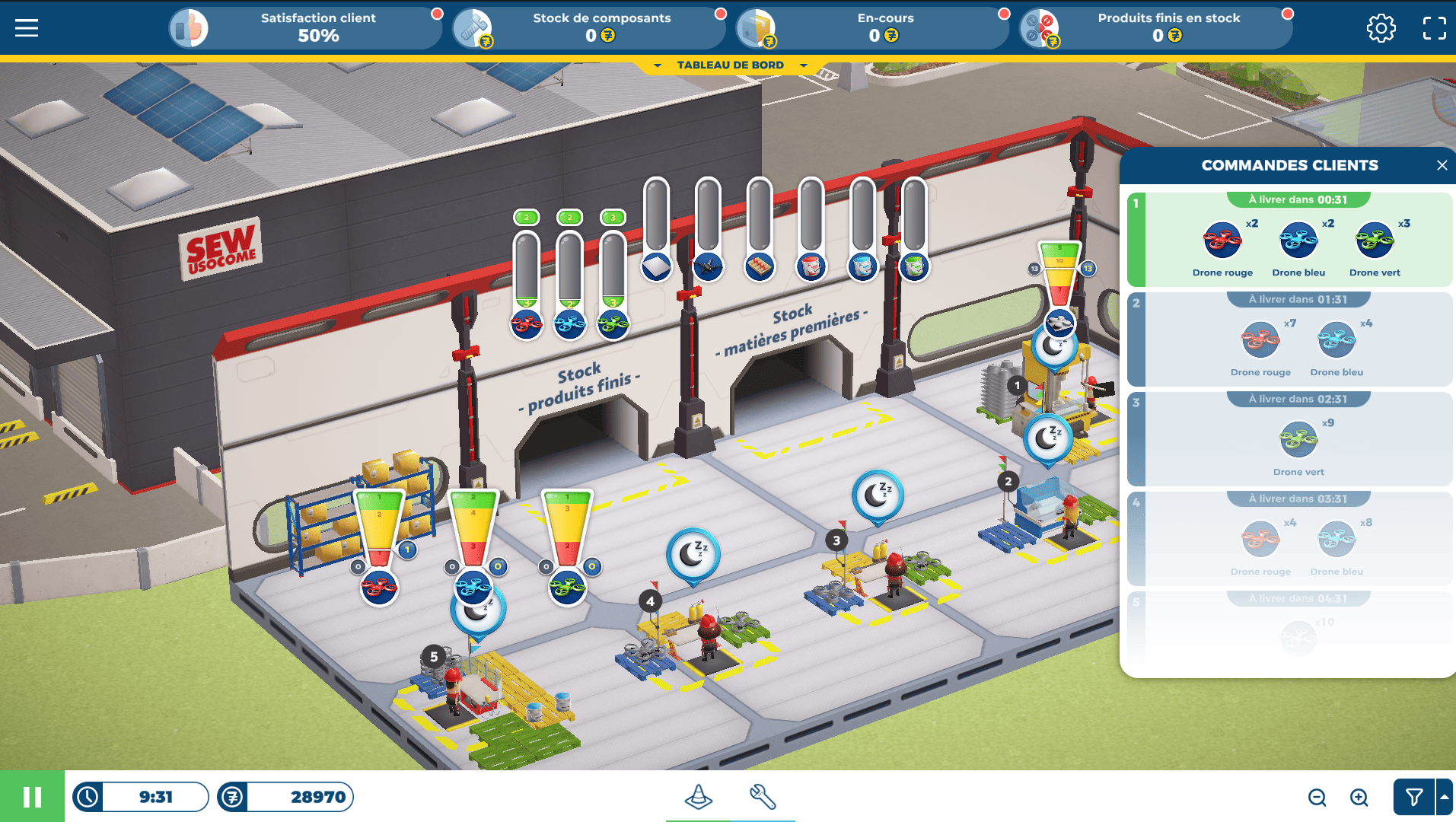Viewport: 1456px width, 822px height.
Task: Pause the game simulation
Action: (x=32, y=797)
